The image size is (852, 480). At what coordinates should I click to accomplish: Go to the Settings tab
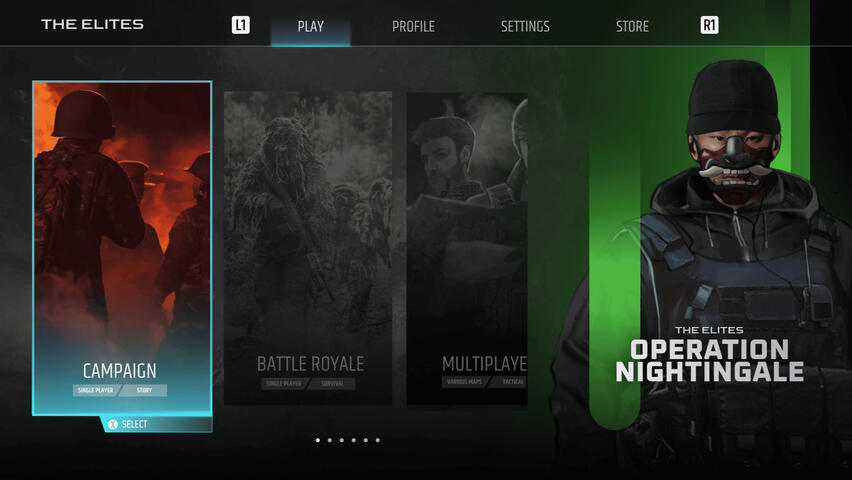(525, 26)
